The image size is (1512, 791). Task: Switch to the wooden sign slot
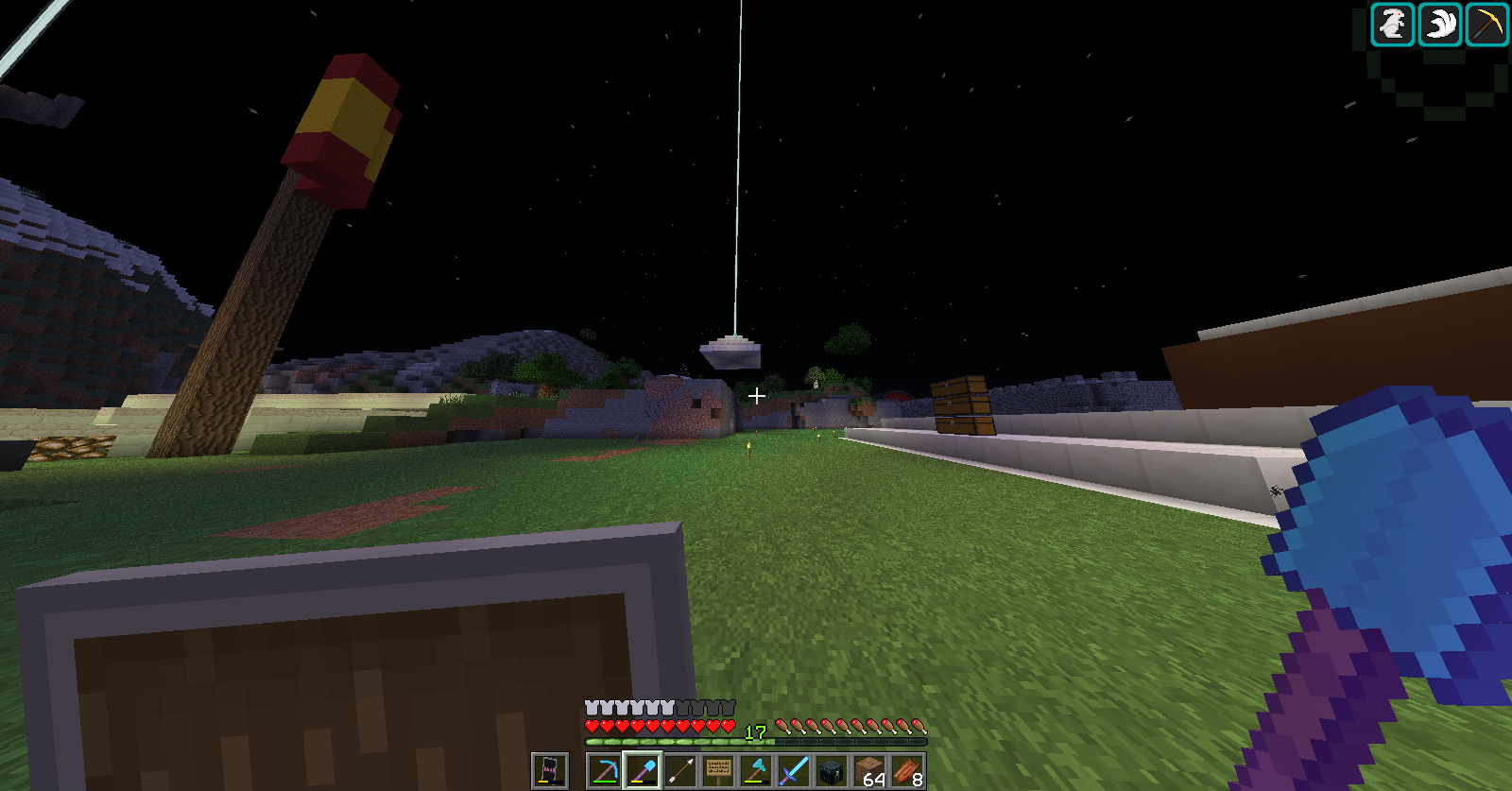(718, 771)
